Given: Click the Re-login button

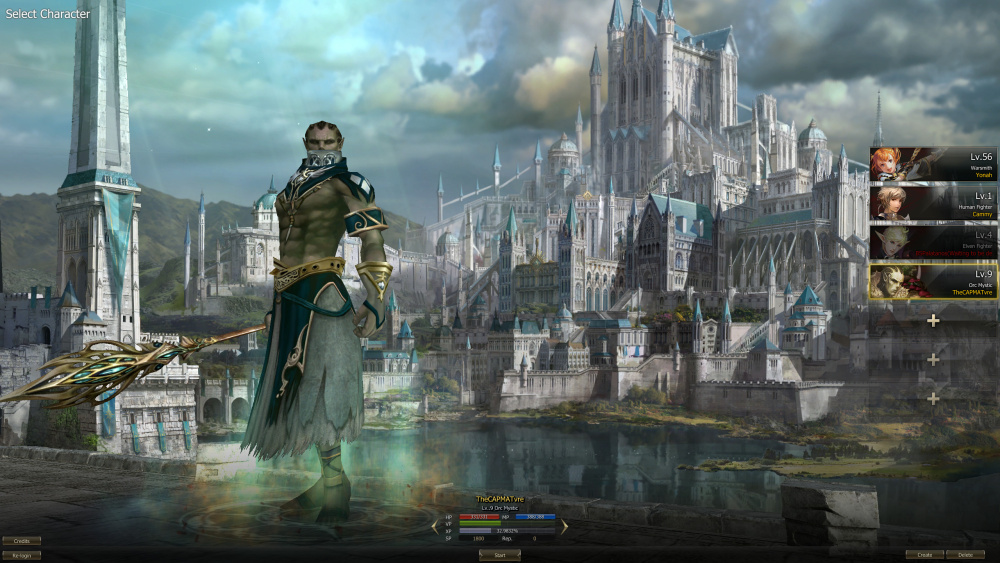Looking at the screenshot, I should (x=21, y=555).
